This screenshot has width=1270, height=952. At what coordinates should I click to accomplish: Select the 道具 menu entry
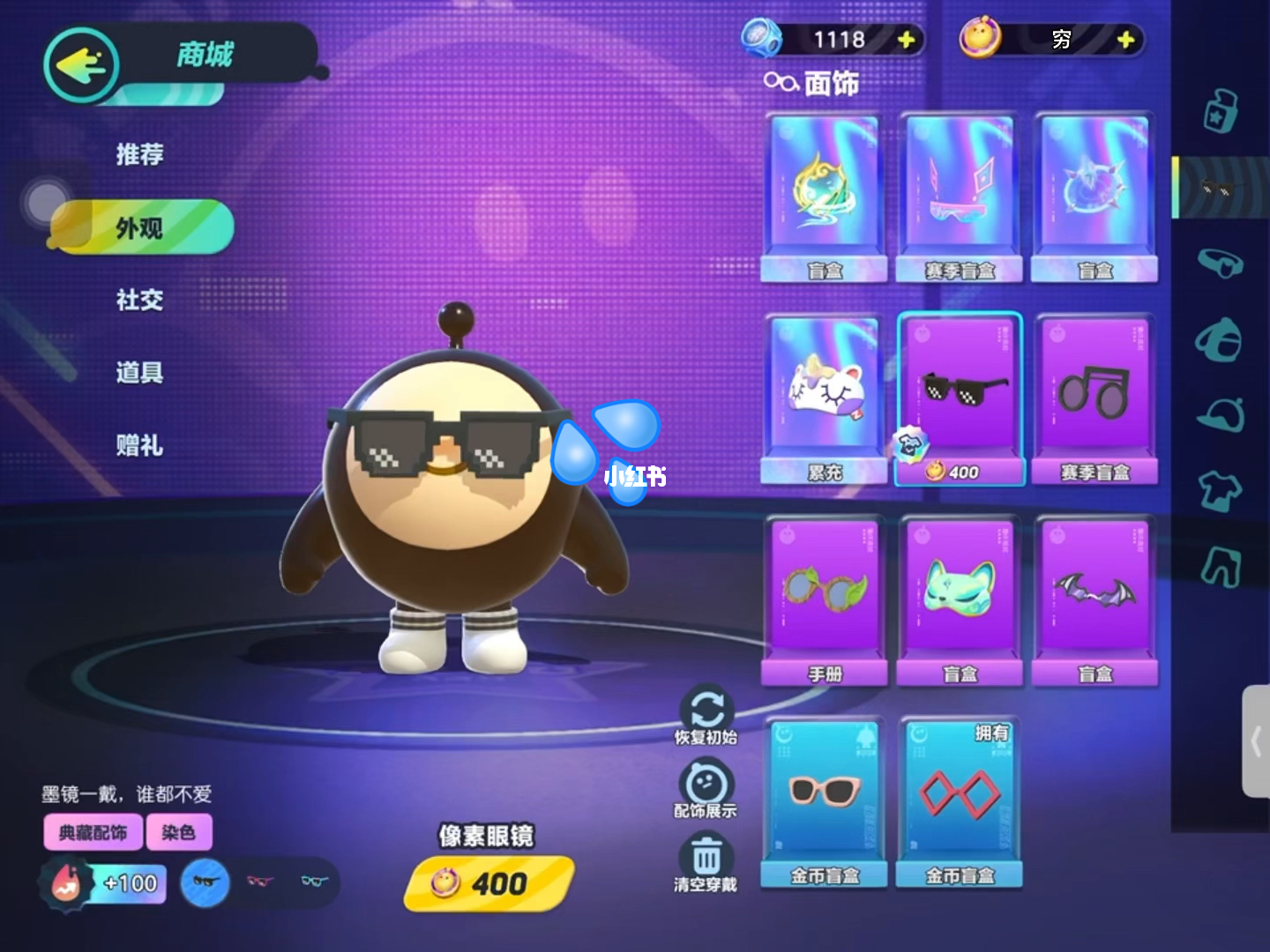(139, 373)
